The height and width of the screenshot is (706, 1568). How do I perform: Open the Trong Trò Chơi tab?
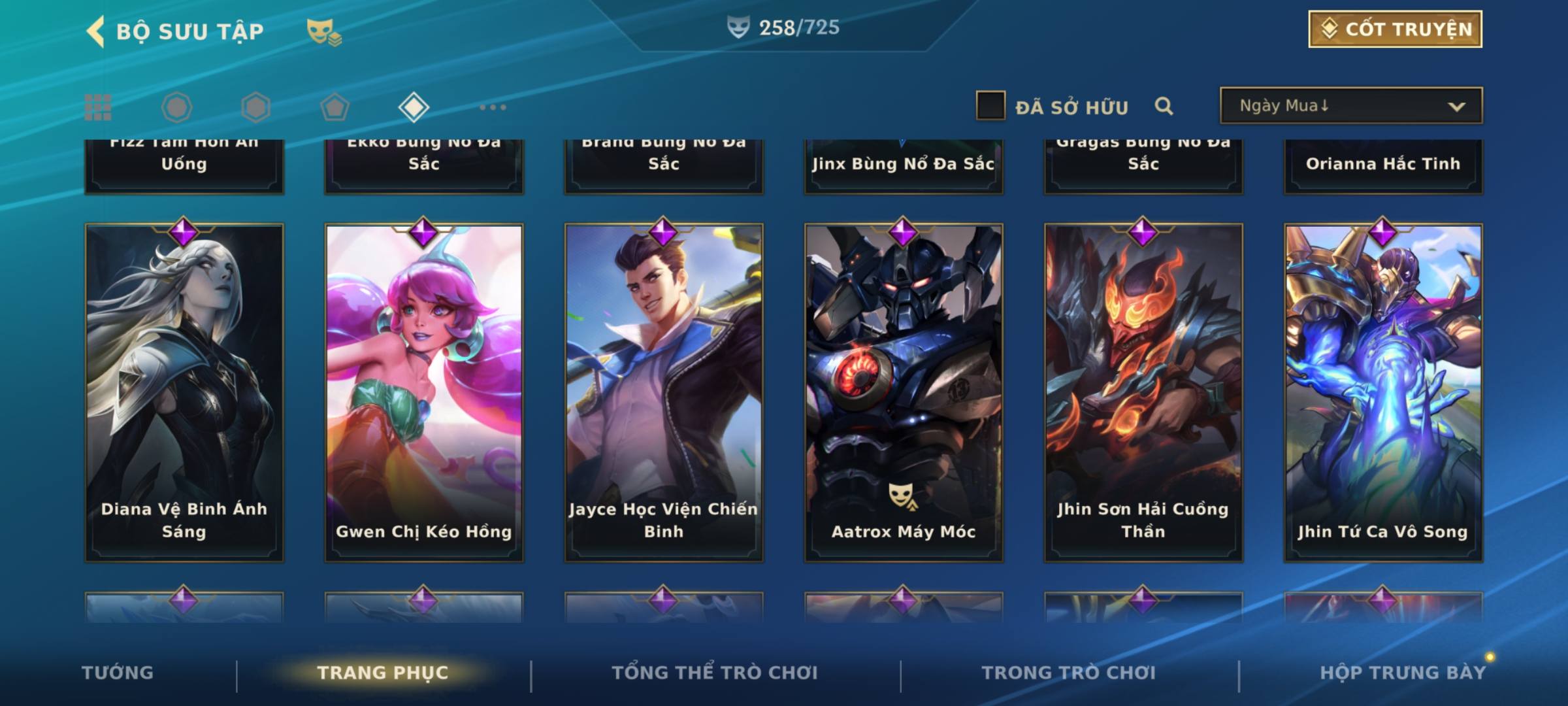tap(1069, 673)
